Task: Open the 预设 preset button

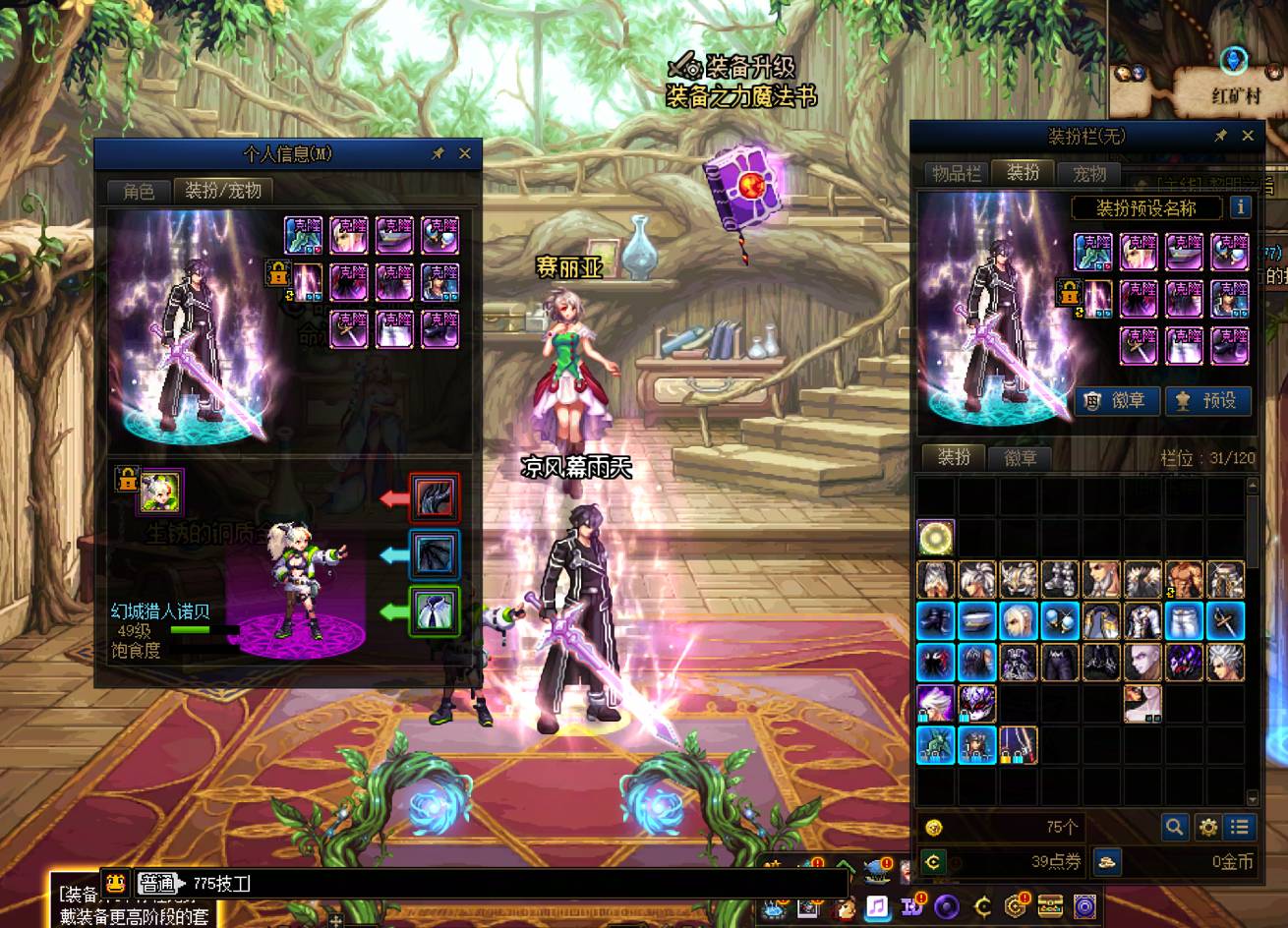Action: point(1207,401)
